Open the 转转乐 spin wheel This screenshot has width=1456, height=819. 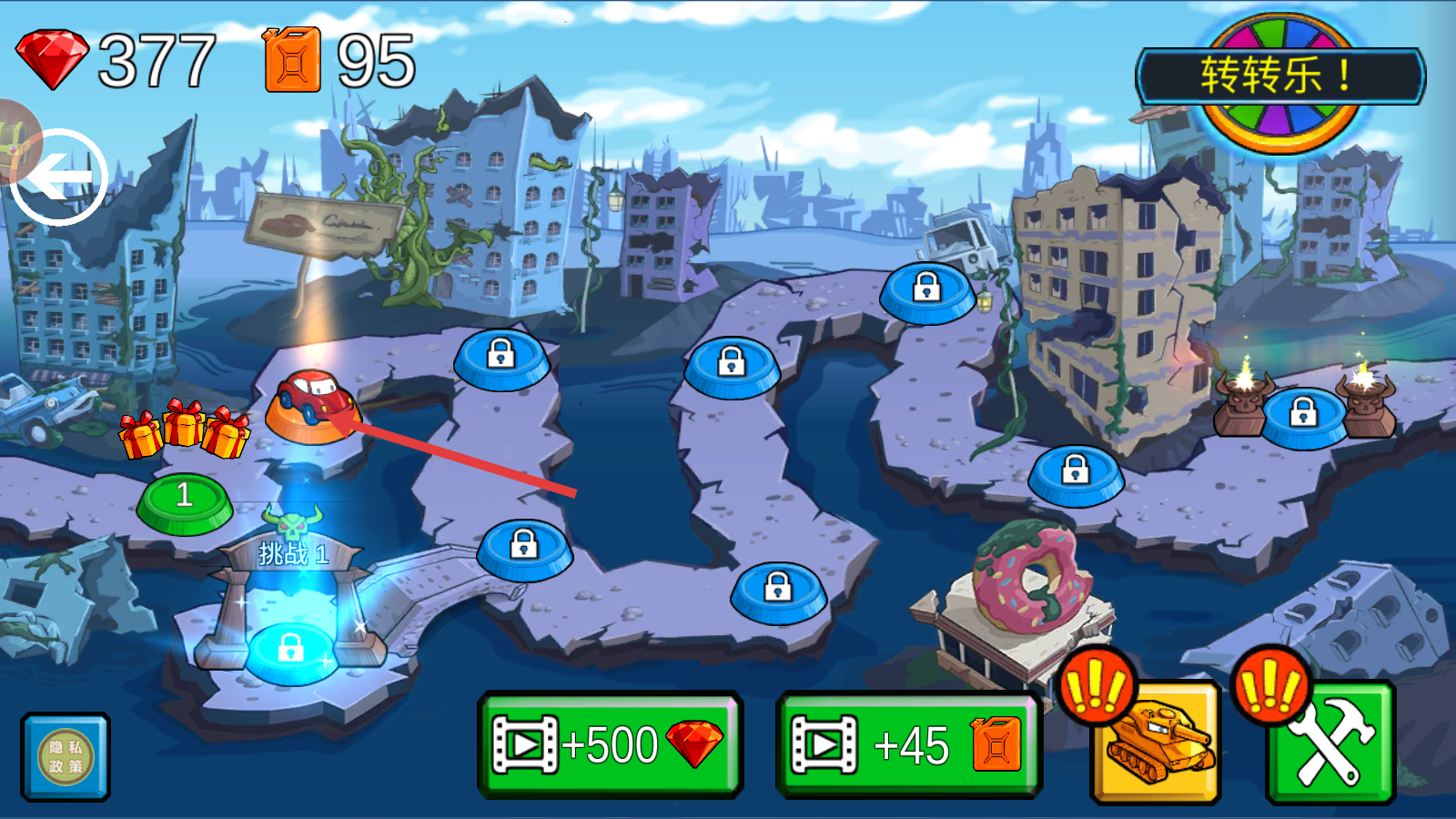coord(1280,77)
